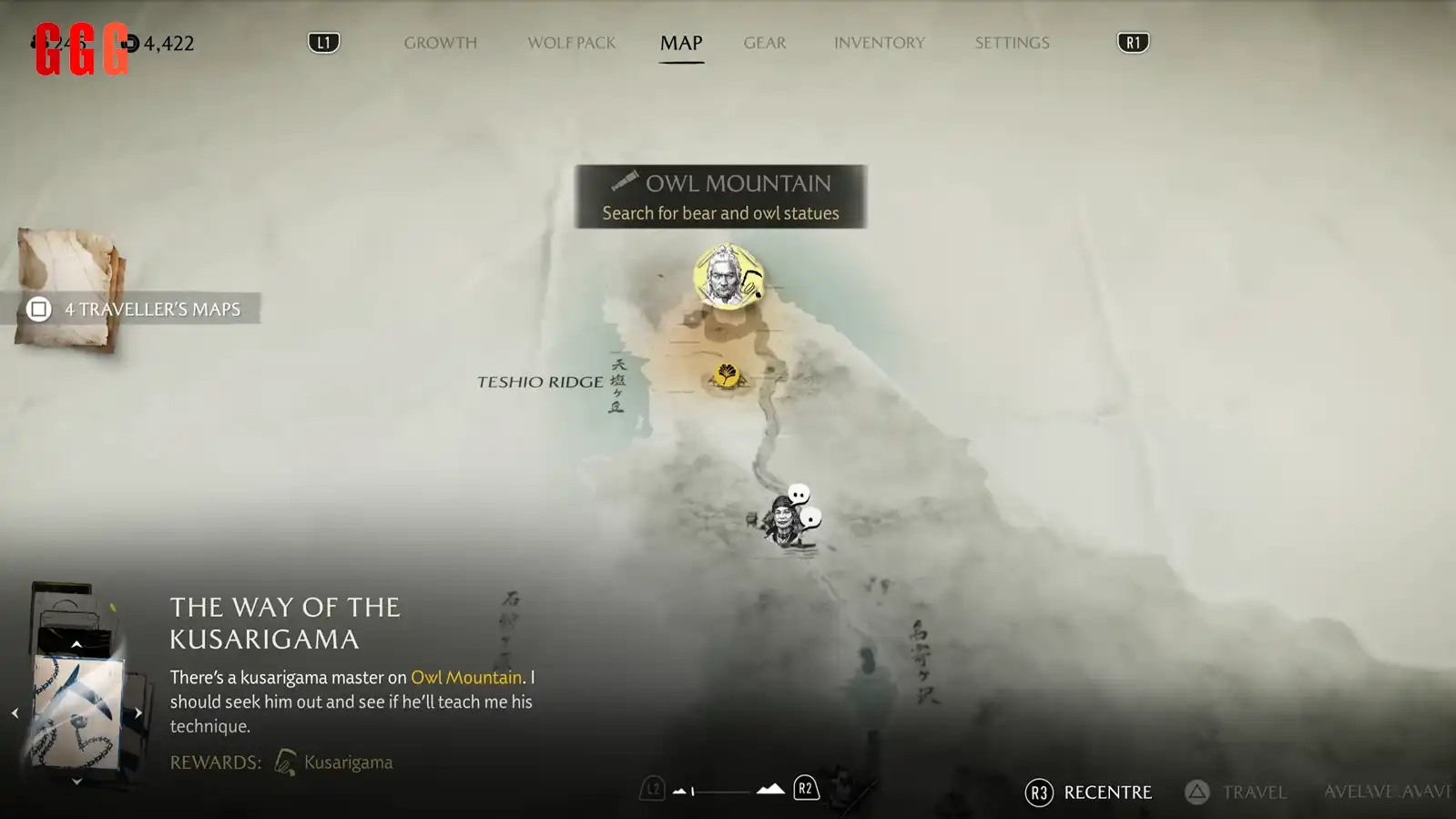The image size is (1456, 819).
Task: Select the hooded character marker with speech bubbles
Action: pyautogui.click(x=785, y=520)
